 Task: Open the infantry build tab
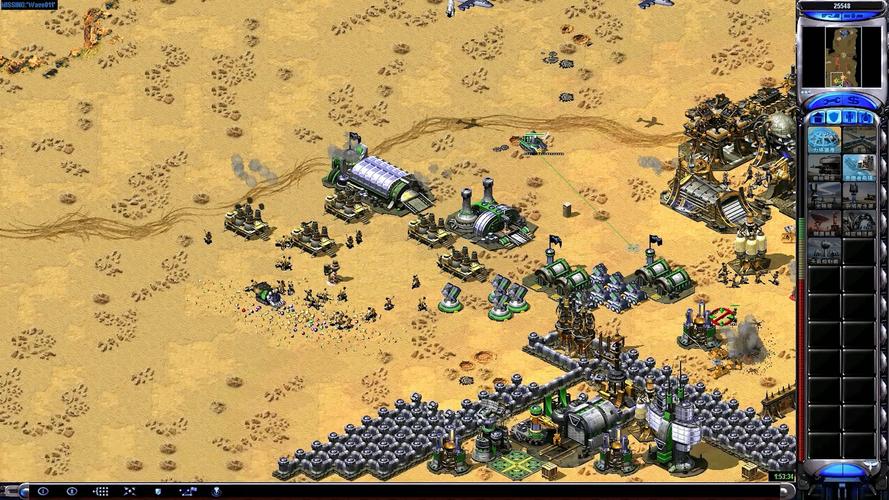849,118
